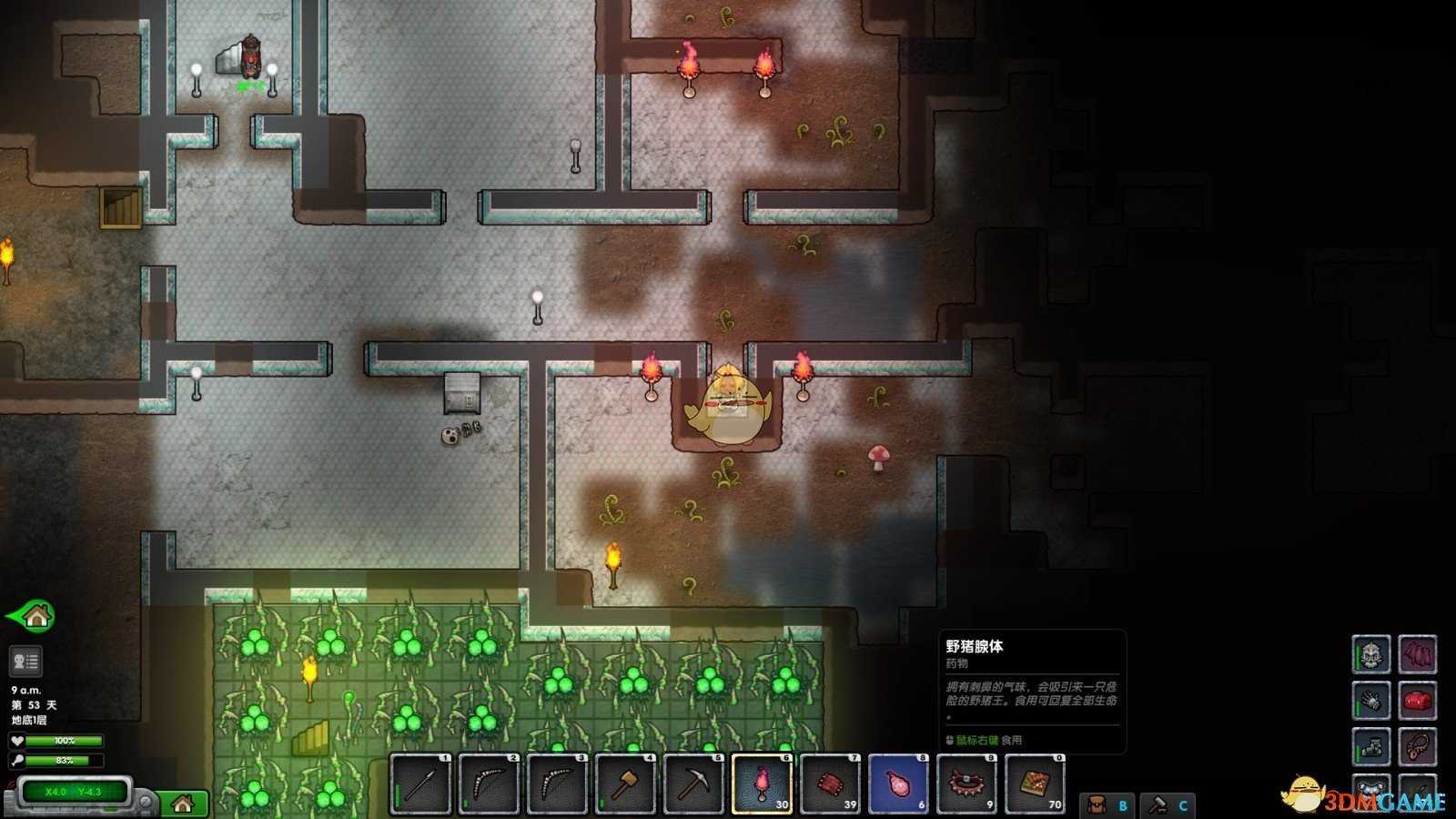Select the spear in hotbar slot 1
The height and width of the screenshot is (819, 1456).
(420, 784)
